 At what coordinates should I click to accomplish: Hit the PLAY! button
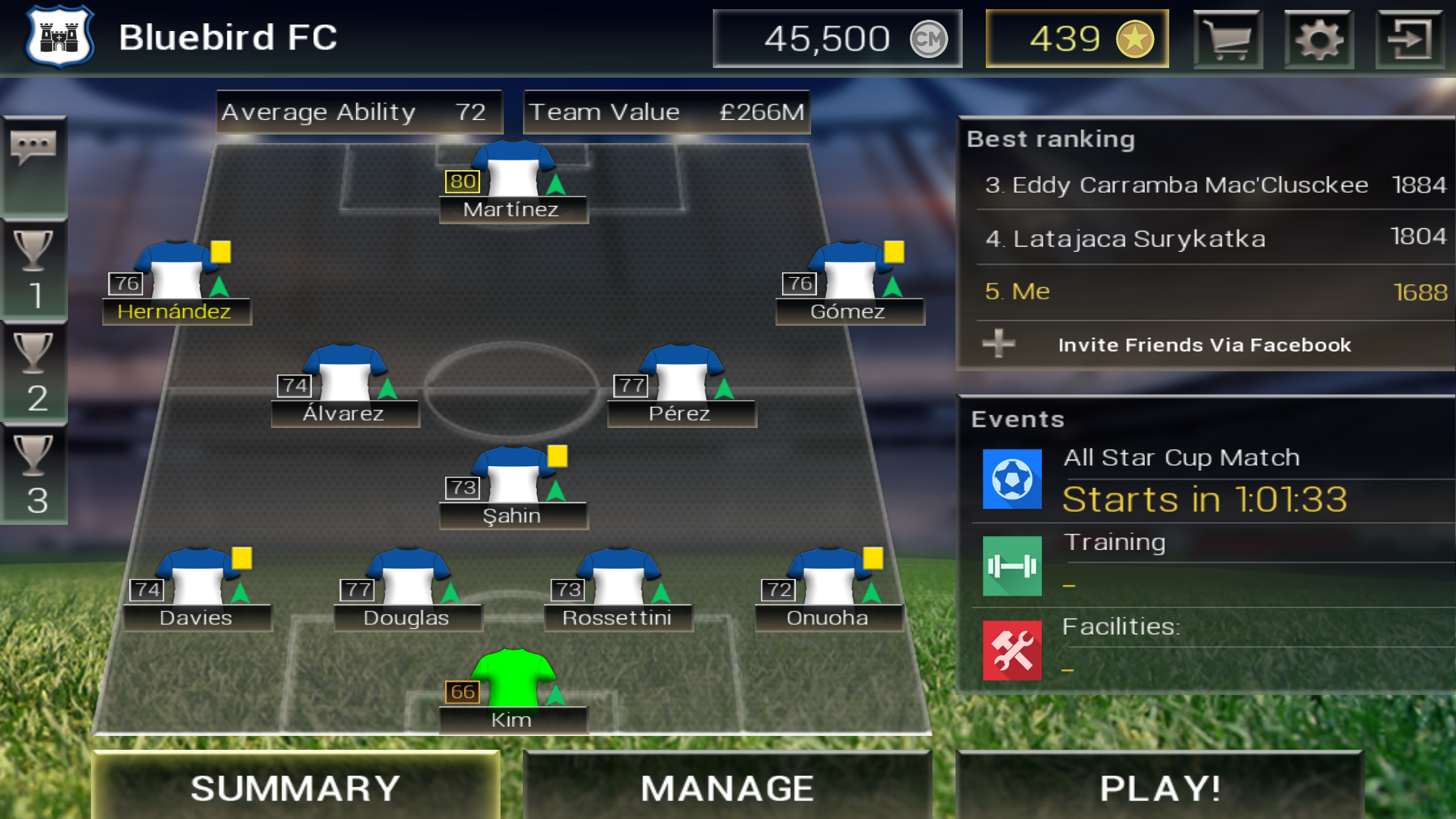click(1159, 787)
